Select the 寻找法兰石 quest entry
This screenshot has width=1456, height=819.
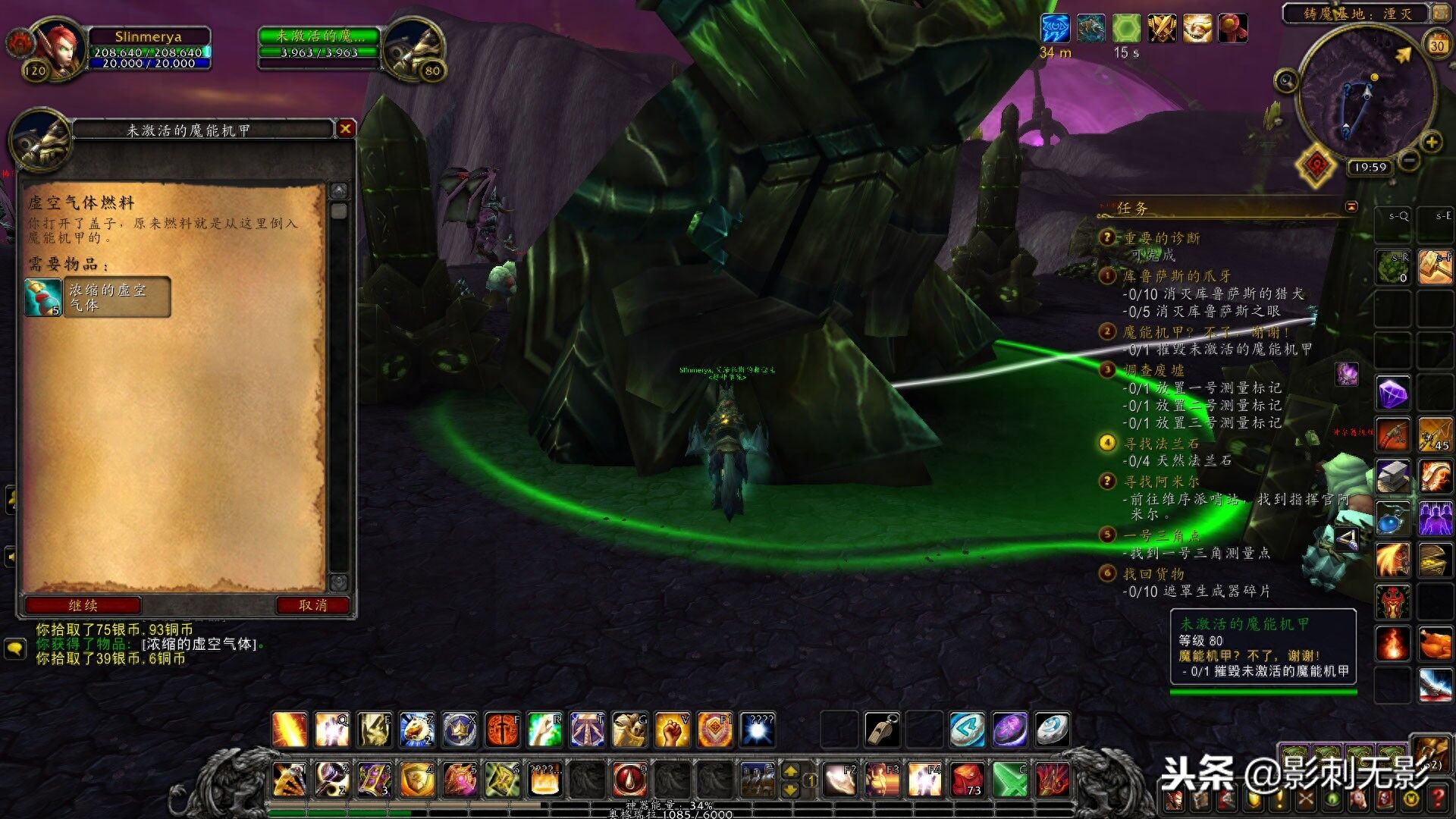1161,444
